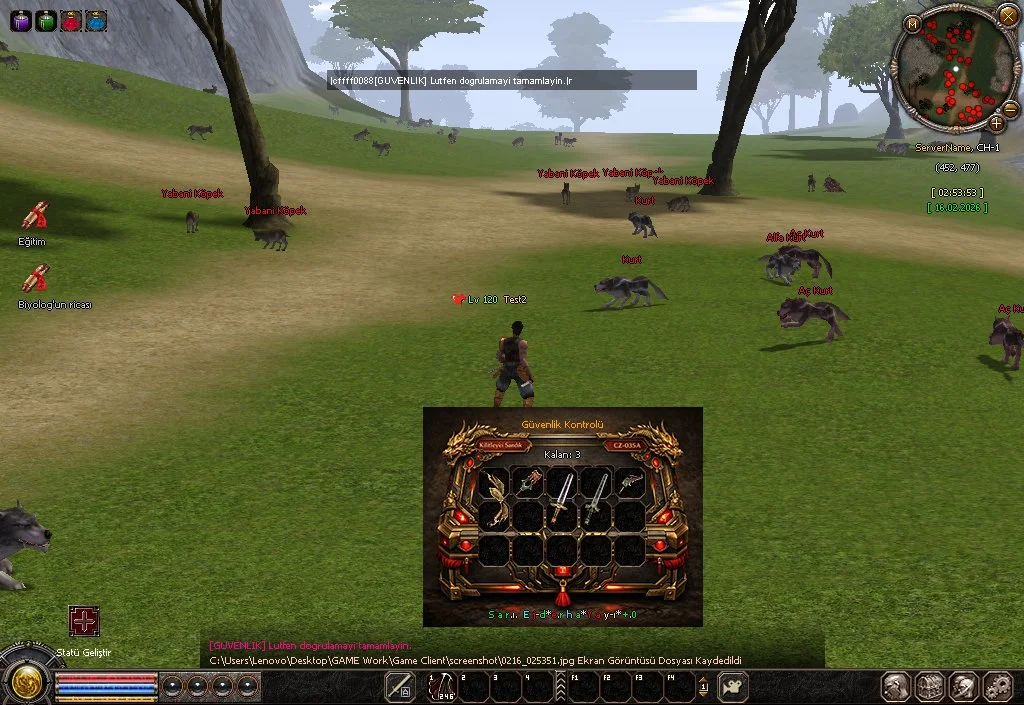1024x705 pixels.
Task: Open the full map with the M button
Action: tap(912, 24)
